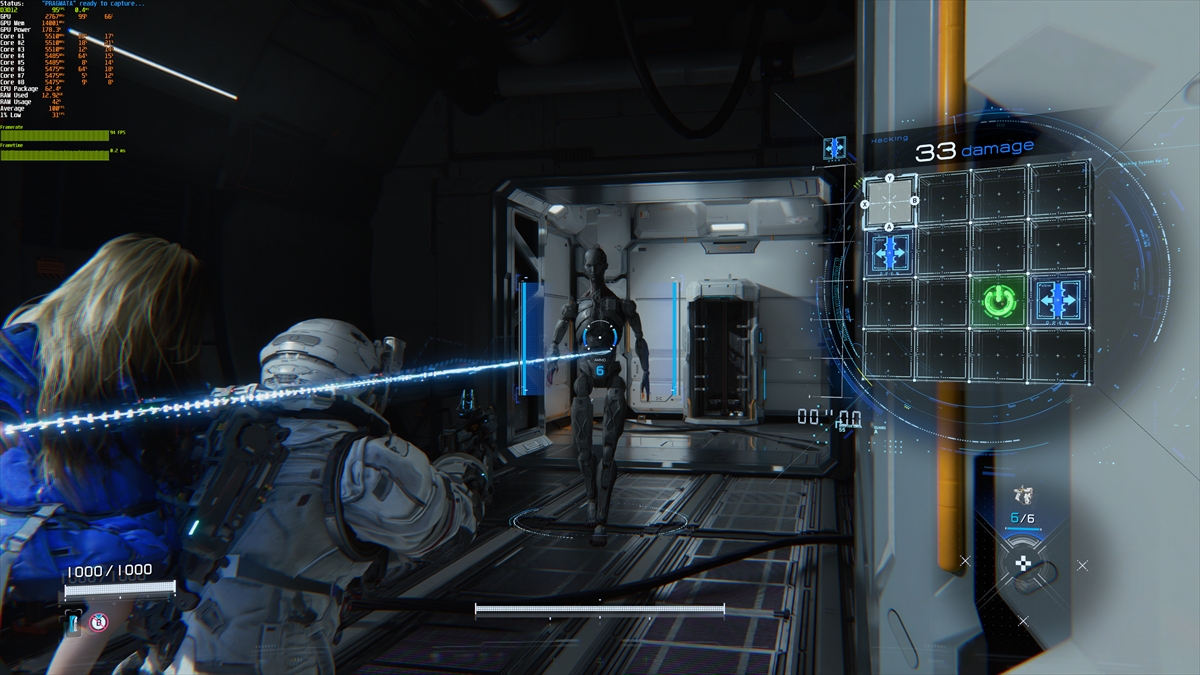
Task: Use the blue repair canister item icon
Action: [74, 624]
